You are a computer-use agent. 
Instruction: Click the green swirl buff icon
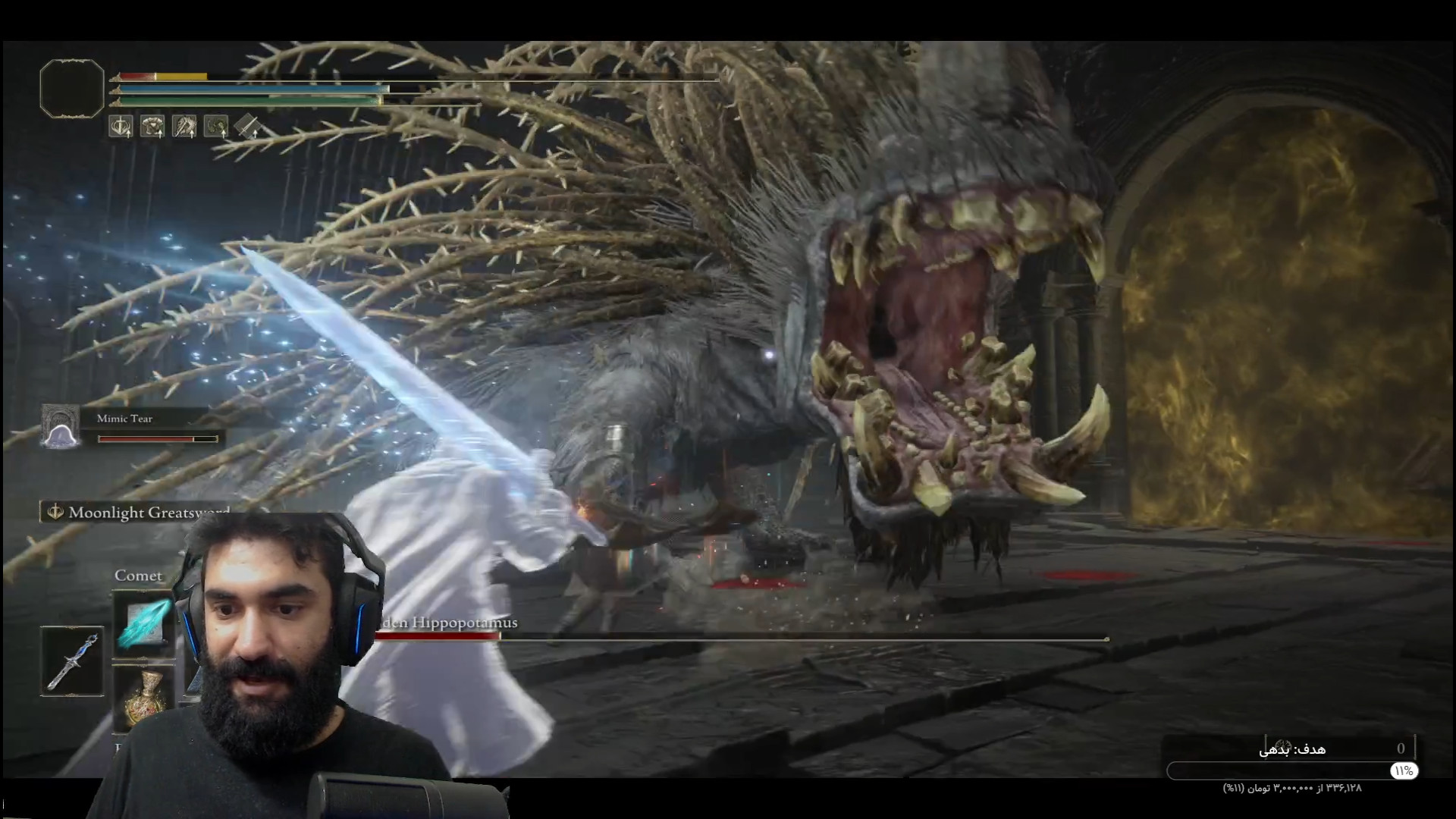(x=216, y=126)
